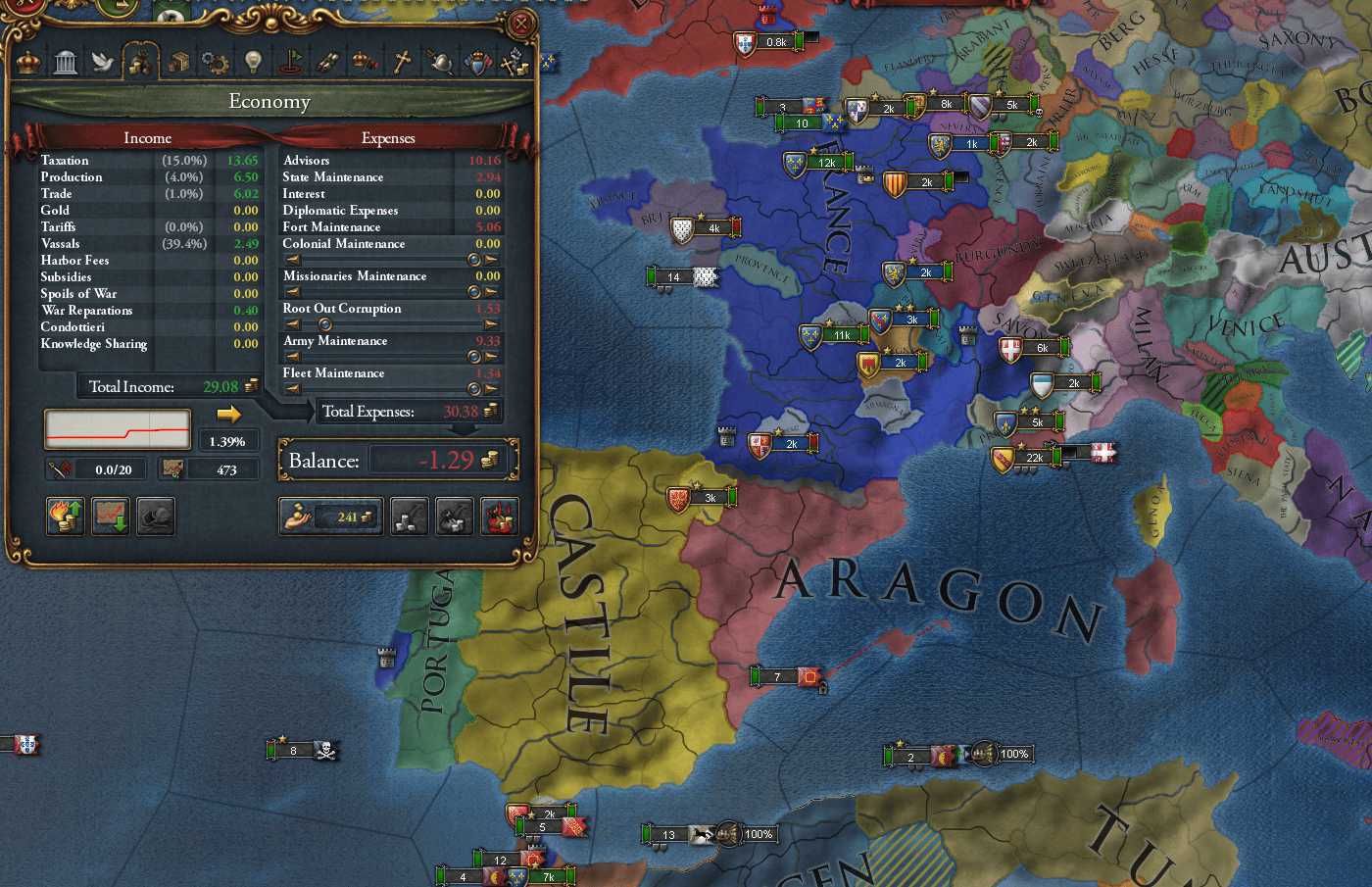Increase Root Out Corruption with right arrow

(x=491, y=324)
